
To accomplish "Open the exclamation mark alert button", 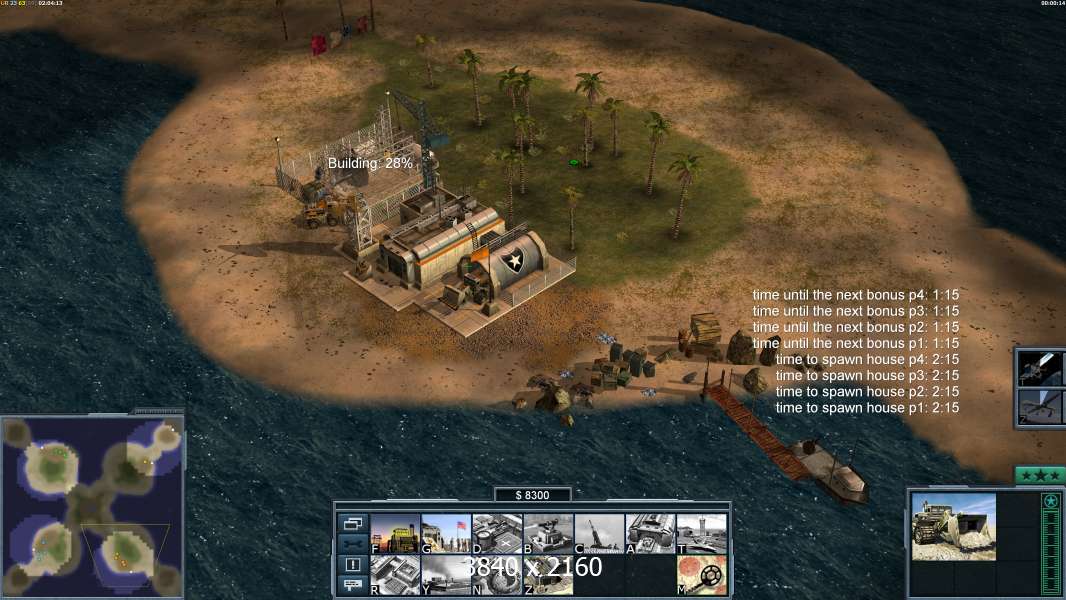I will [352, 565].
